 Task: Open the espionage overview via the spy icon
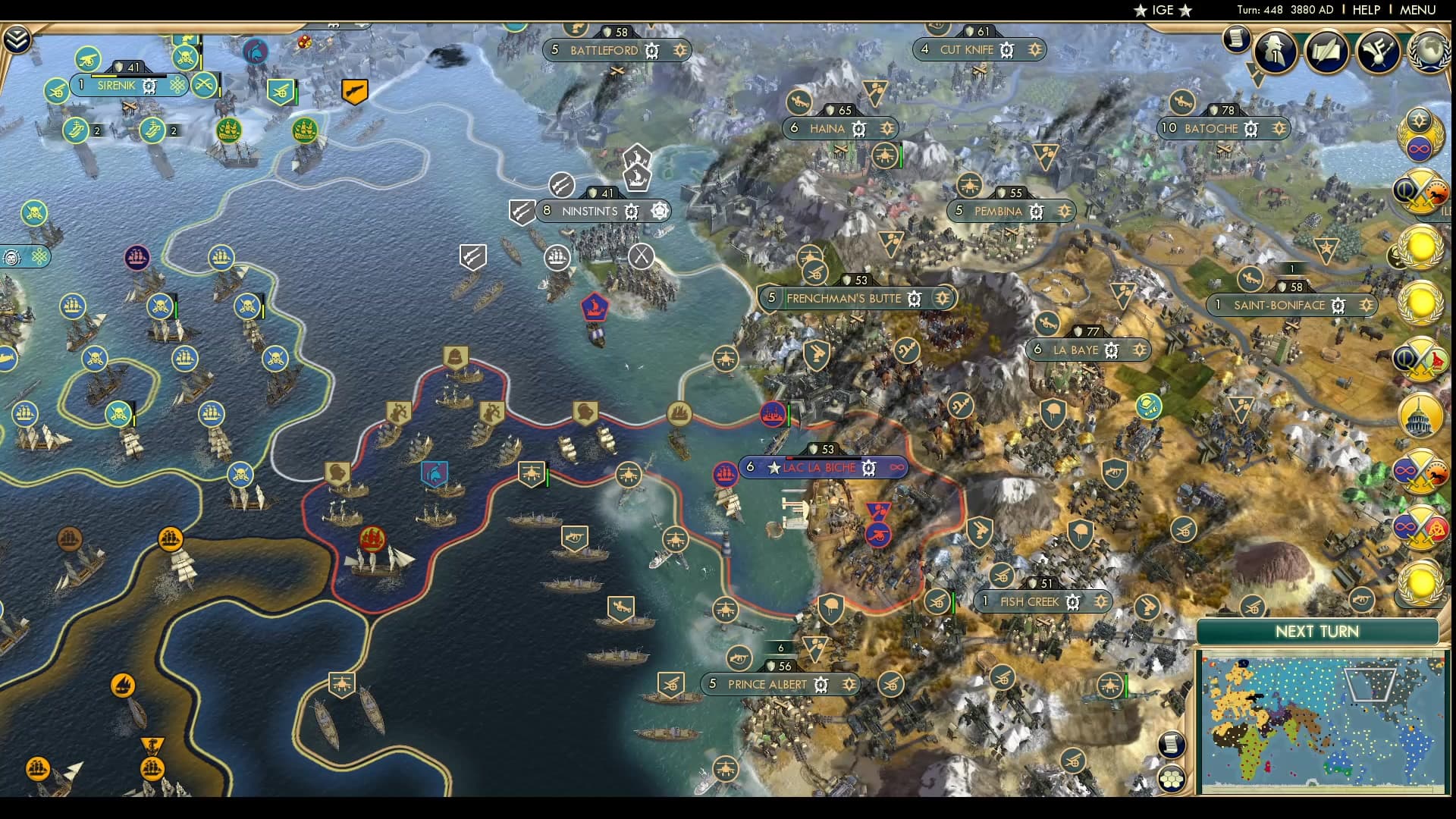pyautogui.click(x=1273, y=52)
